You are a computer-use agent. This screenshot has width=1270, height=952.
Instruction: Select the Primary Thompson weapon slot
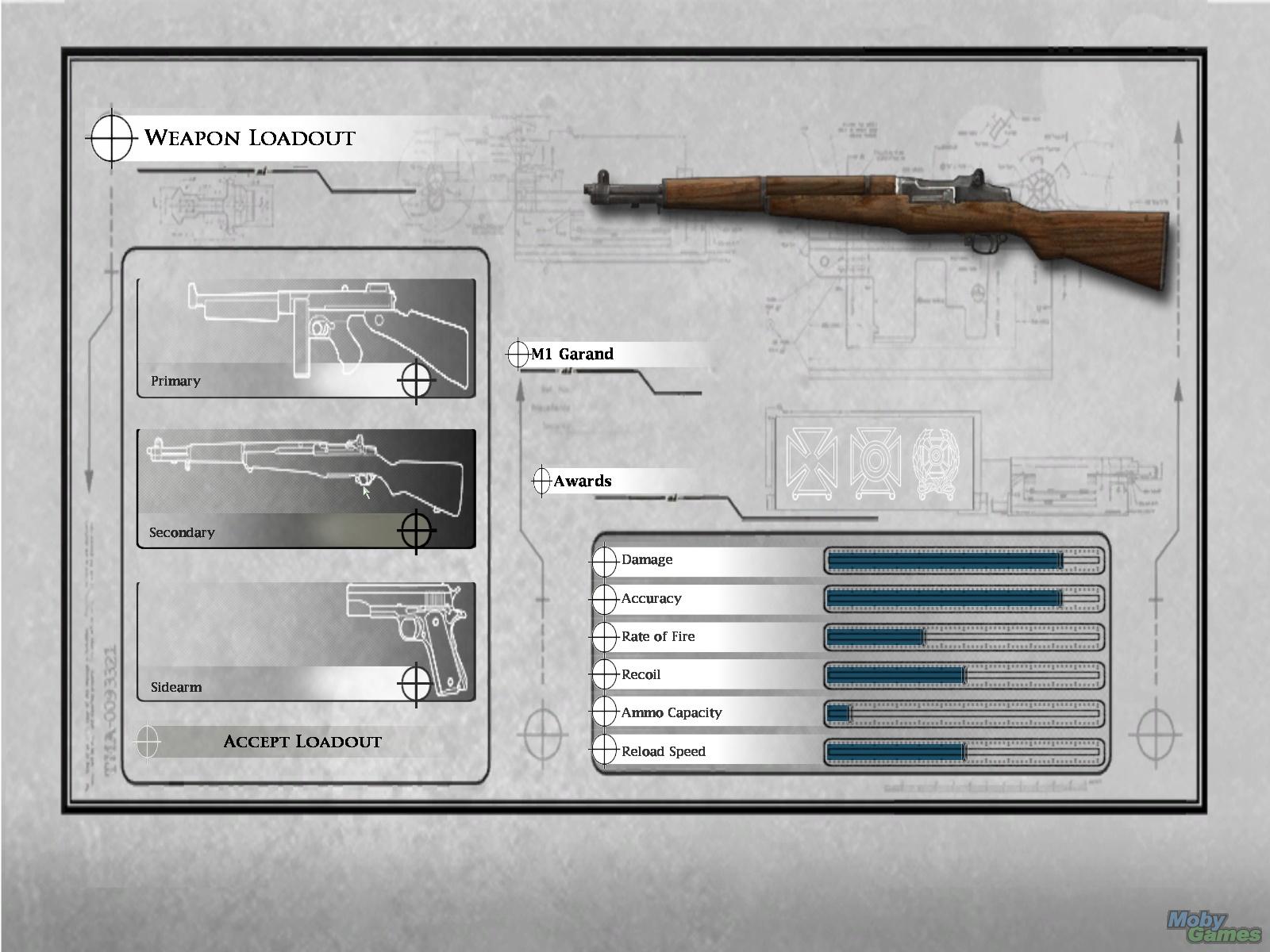(x=306, y=338)
